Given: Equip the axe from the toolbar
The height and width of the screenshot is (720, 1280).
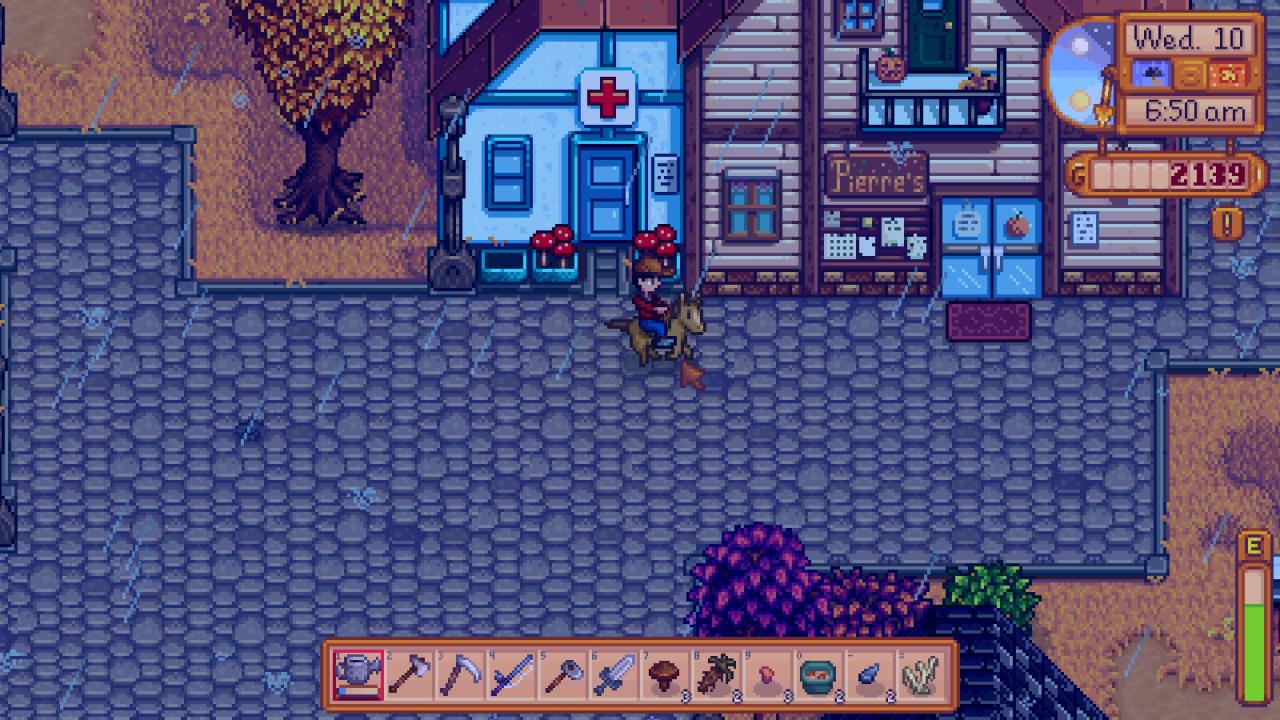Looking at the screenshot, I should [410, 676].
